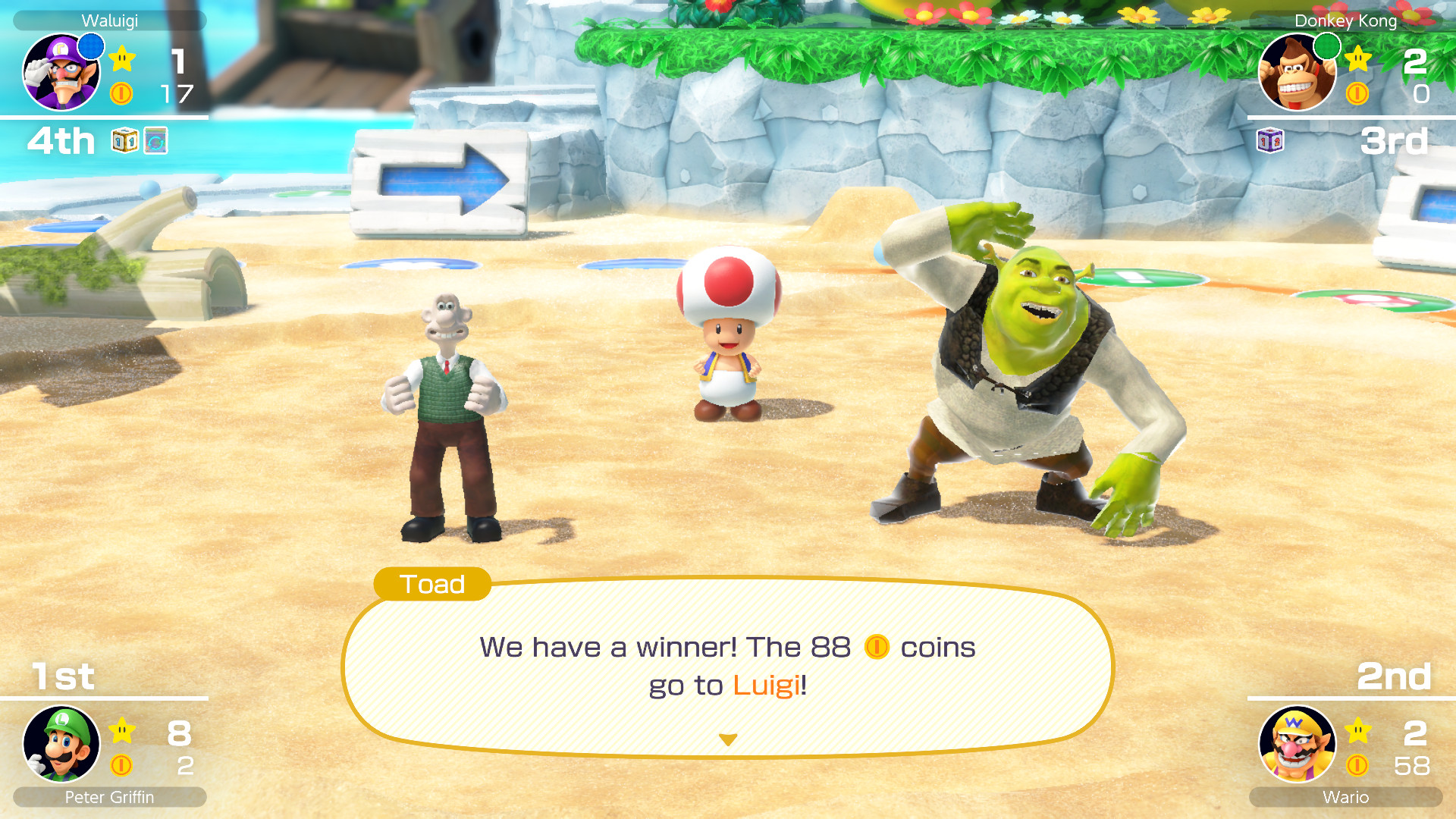The width and height of the screenshot is (1456, 819).
Task: Toggle the green indicator dot on Donkey Kong's portrait
Action: pyautogui.click(x=1326, y=45)
